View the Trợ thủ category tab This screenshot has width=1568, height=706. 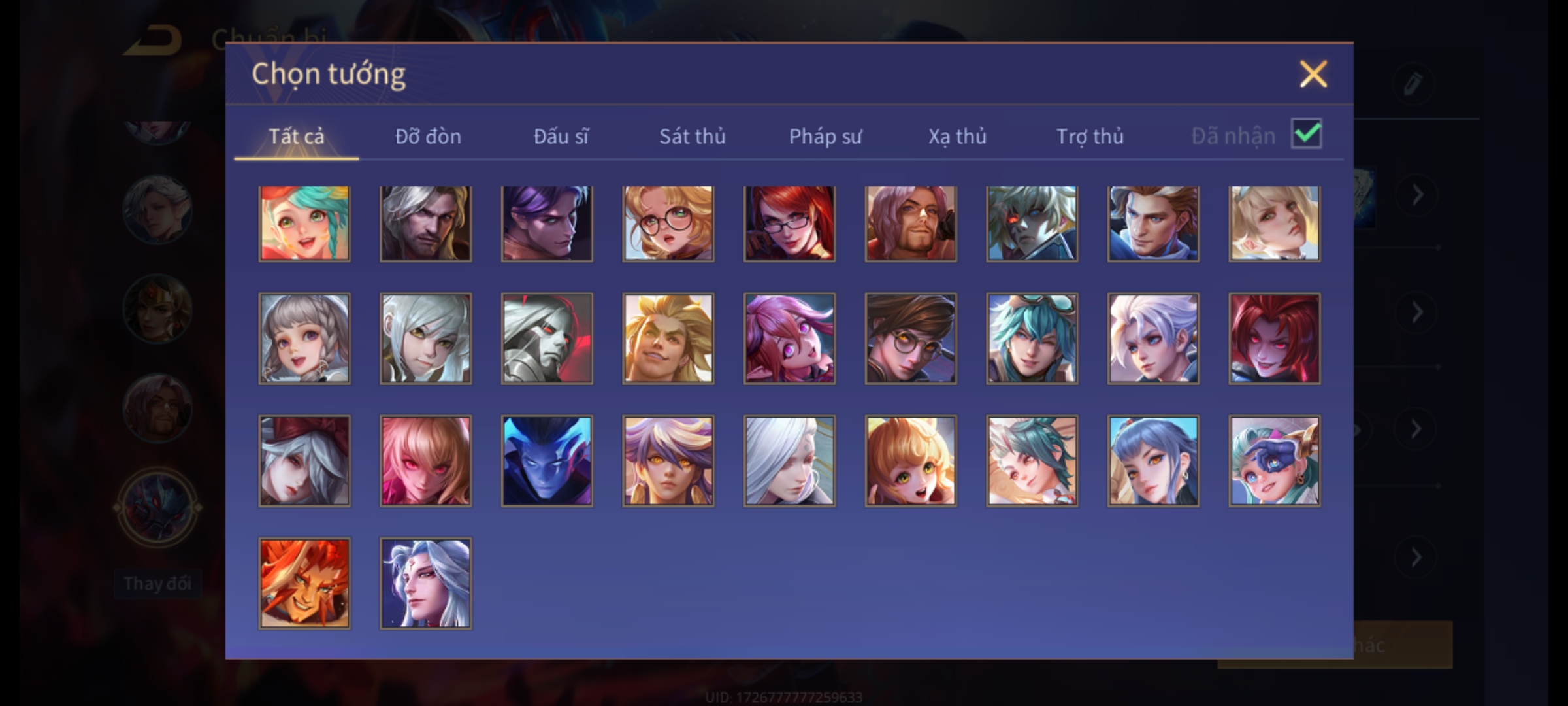pyautogui.click(x=1090, y=136)
